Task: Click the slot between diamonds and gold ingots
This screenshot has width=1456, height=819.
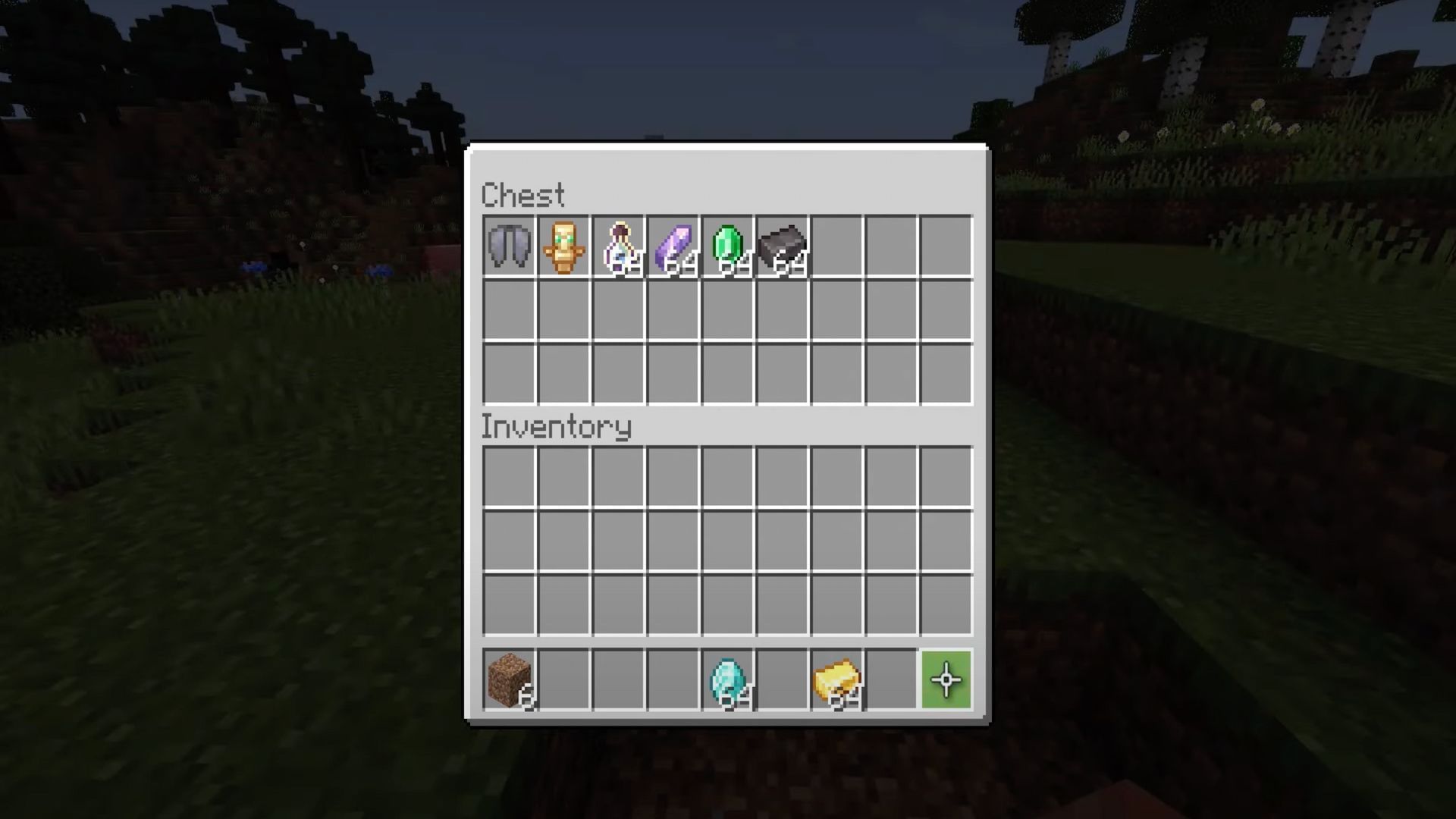Action: [781, 680]
